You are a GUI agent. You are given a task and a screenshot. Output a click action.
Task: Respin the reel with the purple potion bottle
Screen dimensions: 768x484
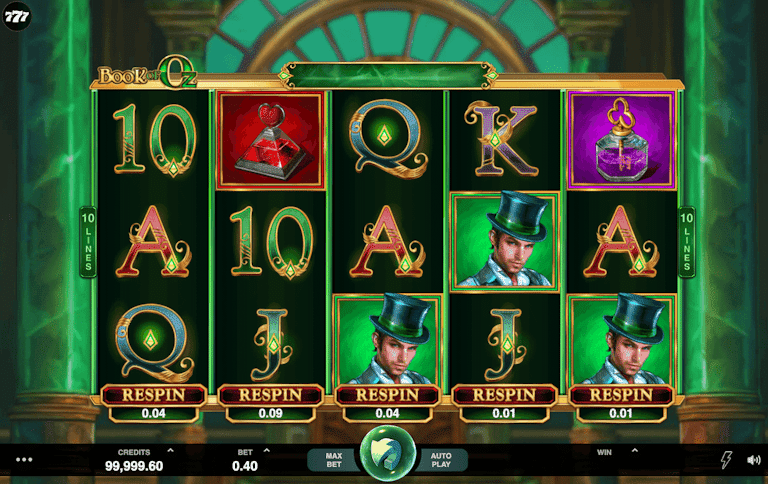621,395
